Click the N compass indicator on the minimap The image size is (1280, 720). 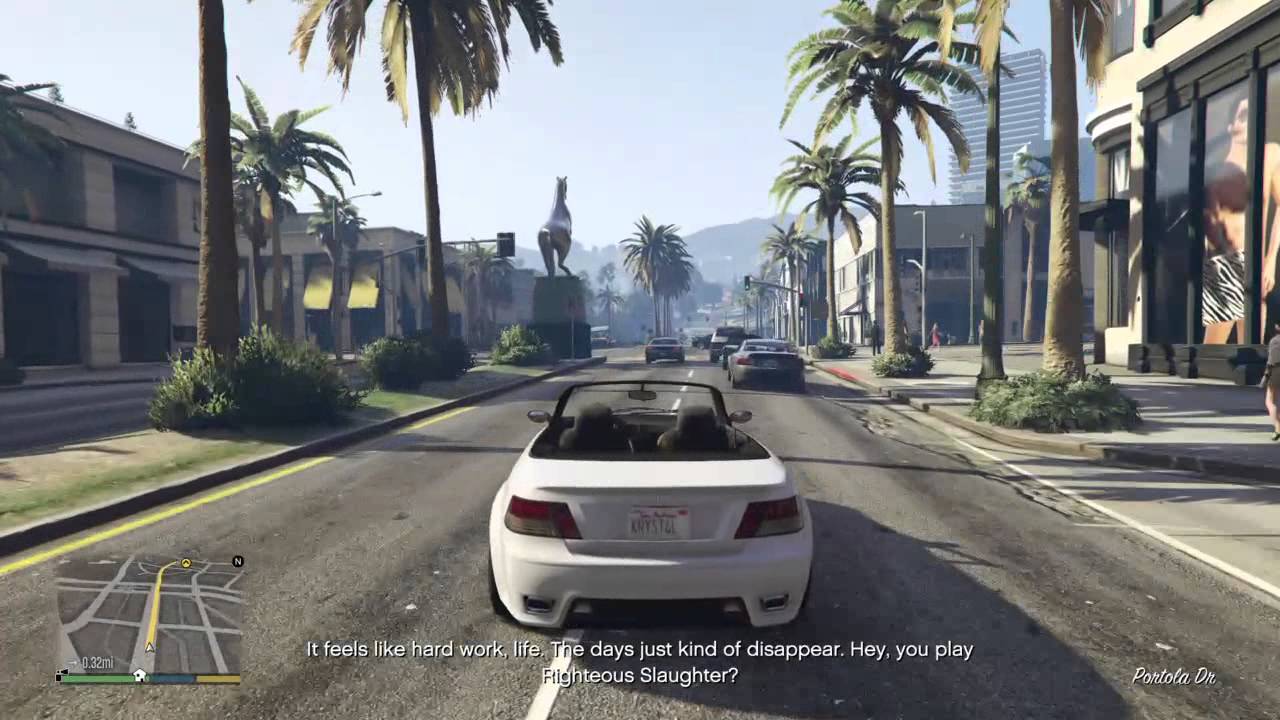pyautogui.click(x=237, y=563)
